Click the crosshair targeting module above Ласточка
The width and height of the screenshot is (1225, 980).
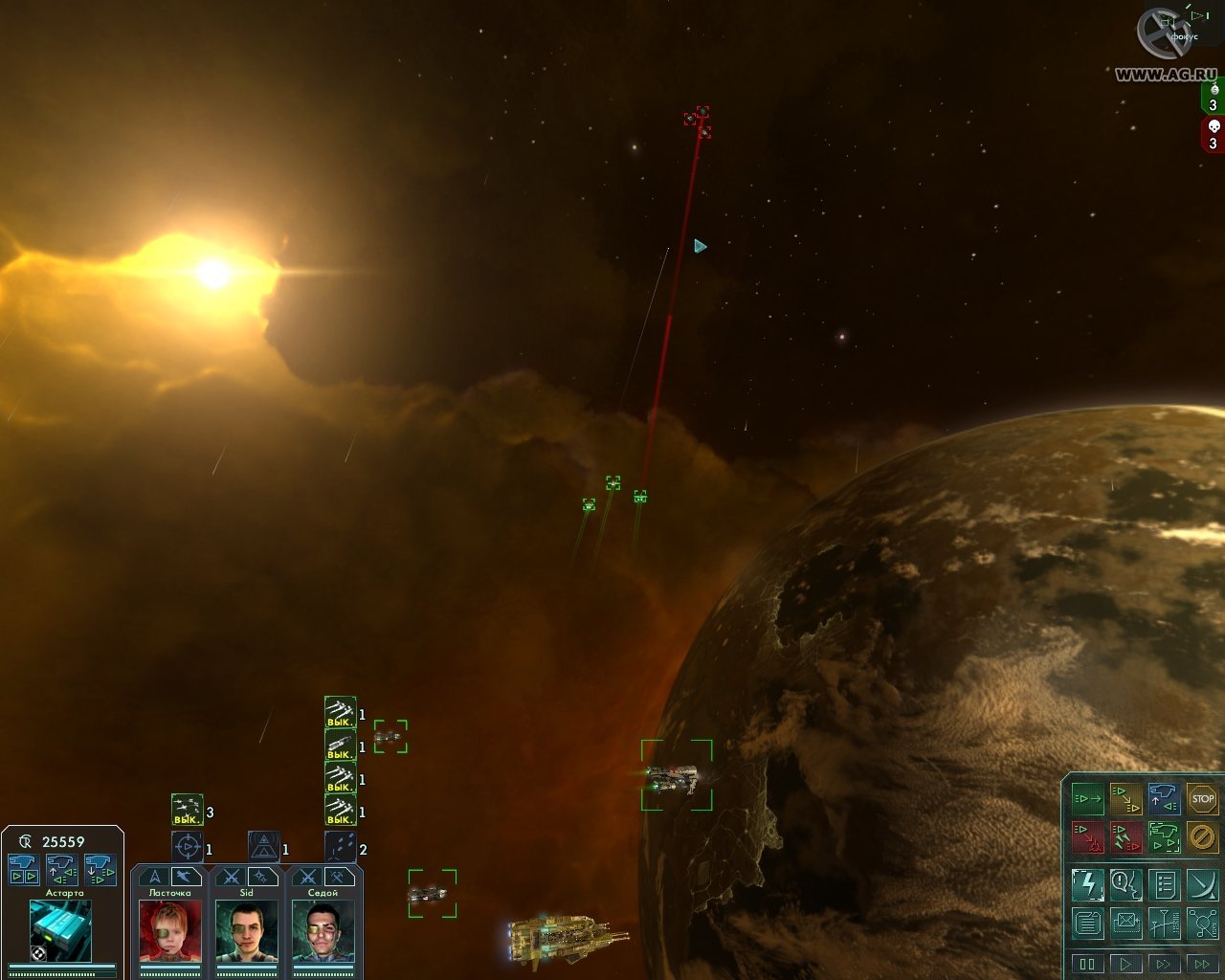[188, 847]
